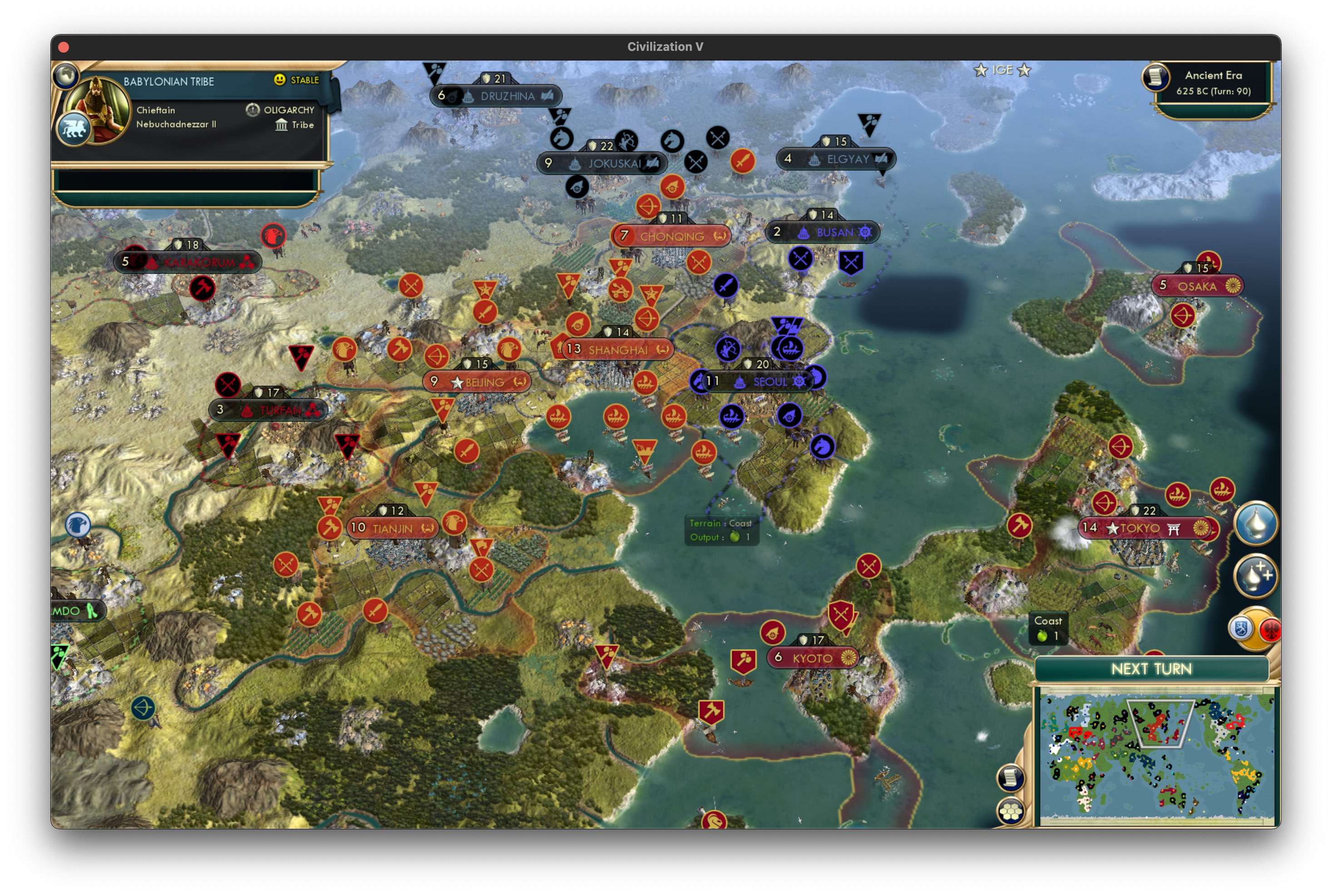Click the Finnish shield emblem on the yellow button
This screenshot has width=1332, height=896.
coord(1241,629)
